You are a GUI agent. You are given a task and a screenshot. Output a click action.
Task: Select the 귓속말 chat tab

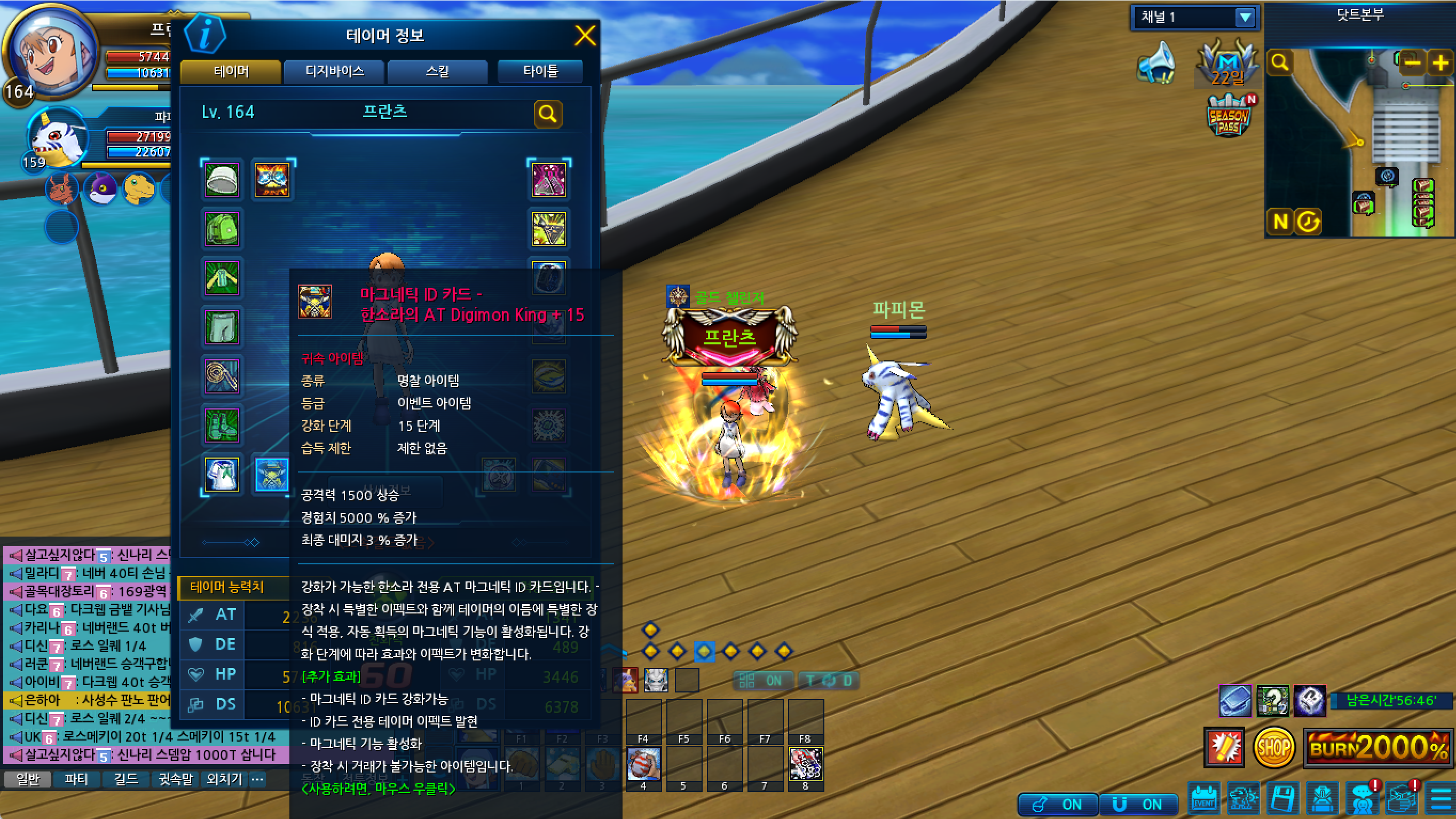[x=175, y=779]
